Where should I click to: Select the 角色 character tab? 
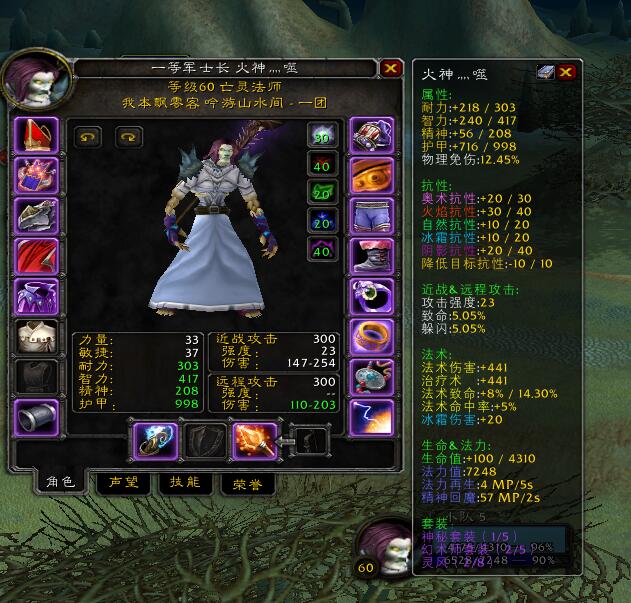pos(59,481)
